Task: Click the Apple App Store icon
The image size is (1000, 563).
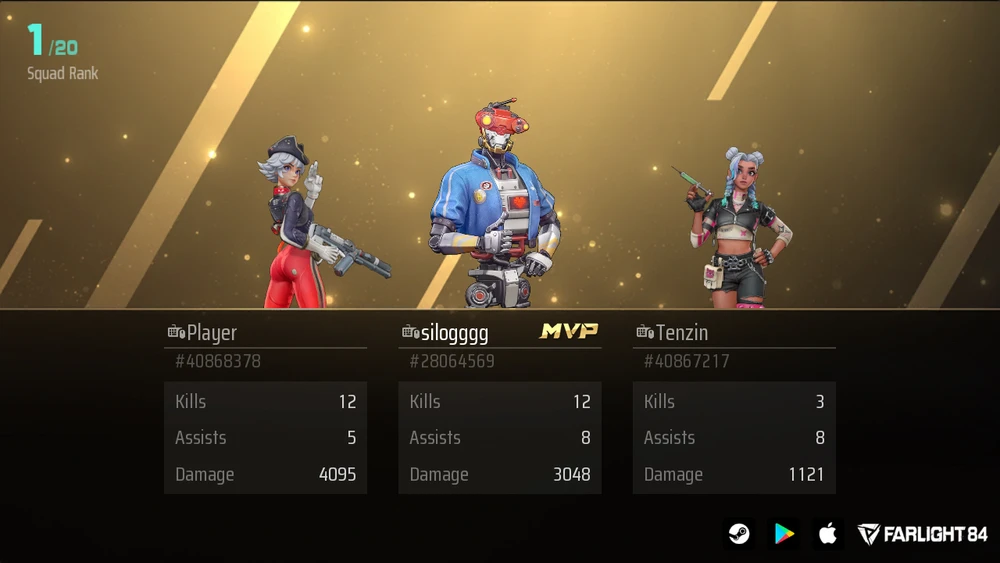Action: [x=828, y=534]
